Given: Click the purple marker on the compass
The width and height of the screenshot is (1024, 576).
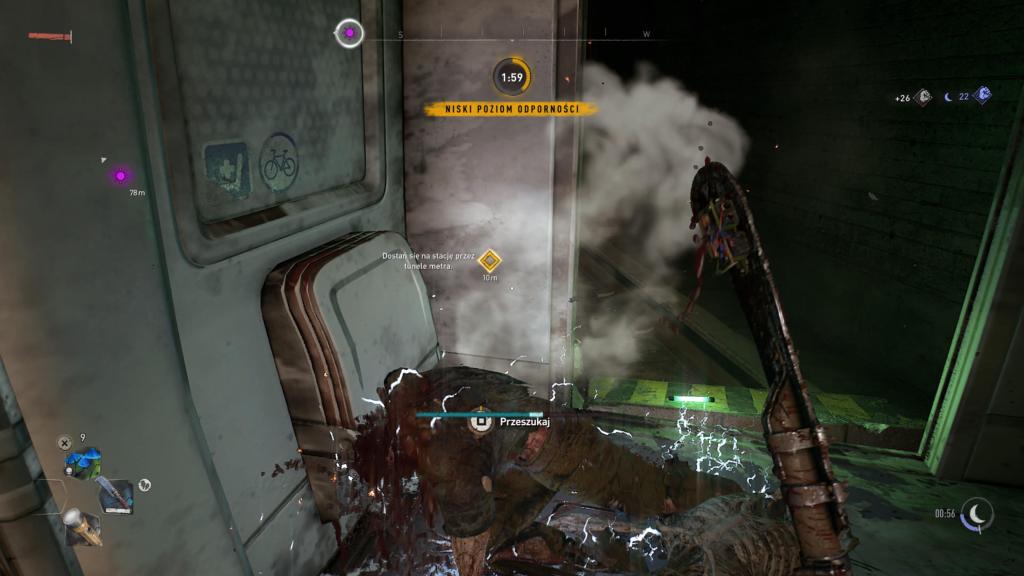Looking at the screenshot, I should (349, 34).
